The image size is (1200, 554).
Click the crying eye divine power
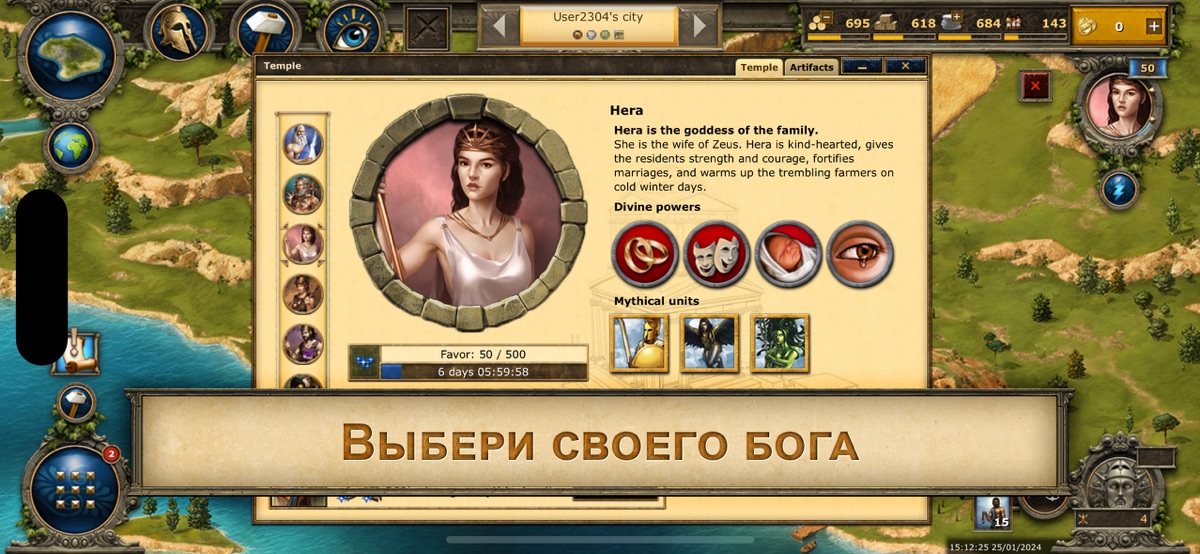[860, 254]
